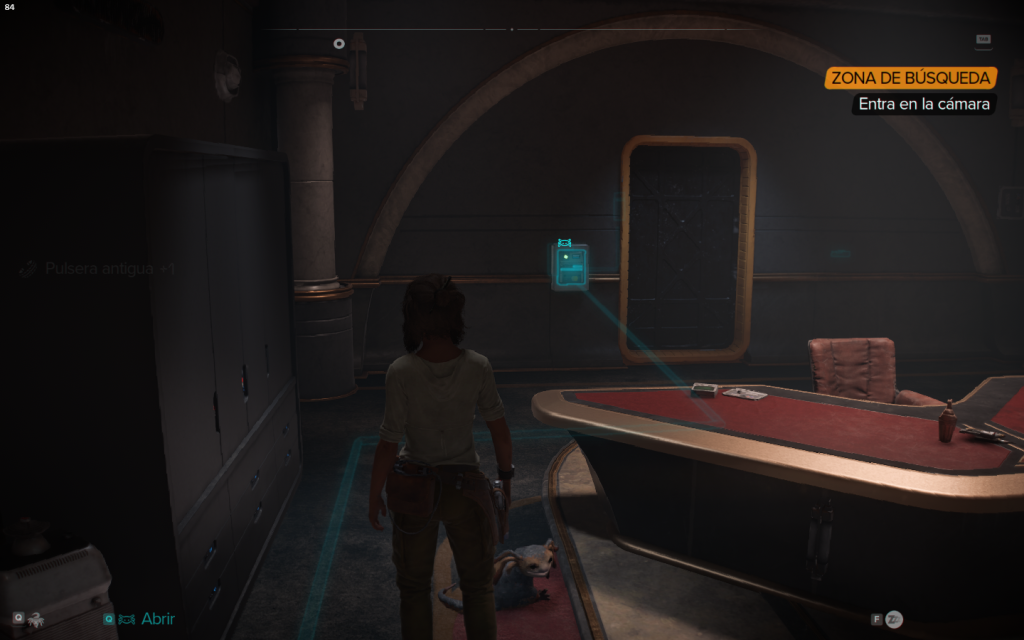Click the "Entra en la cámara" objective text
Image resolution: width=1024 pixels, height=640 pixels.
click(924, 104)
